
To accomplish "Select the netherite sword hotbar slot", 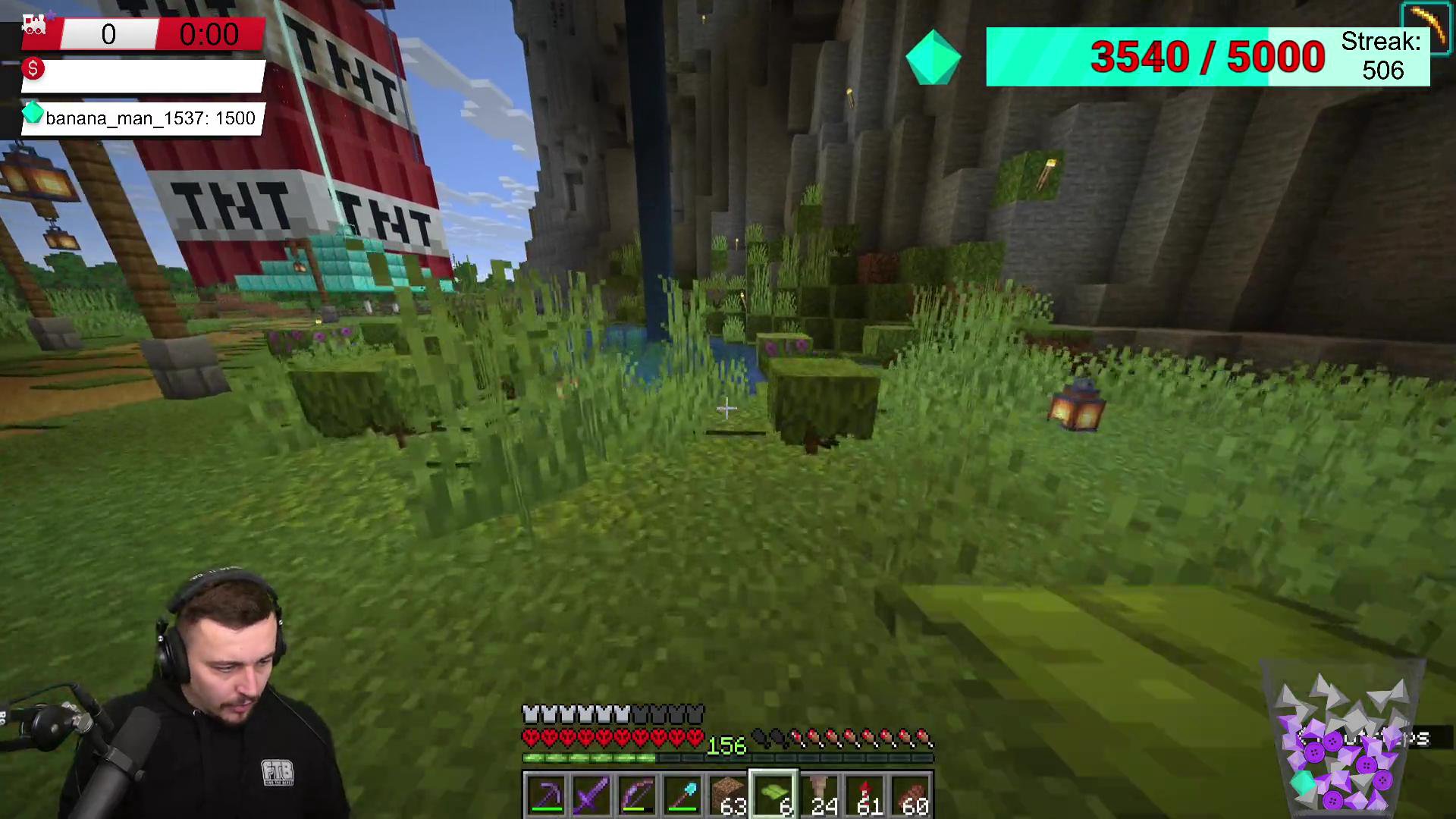I will pos(591,795).
